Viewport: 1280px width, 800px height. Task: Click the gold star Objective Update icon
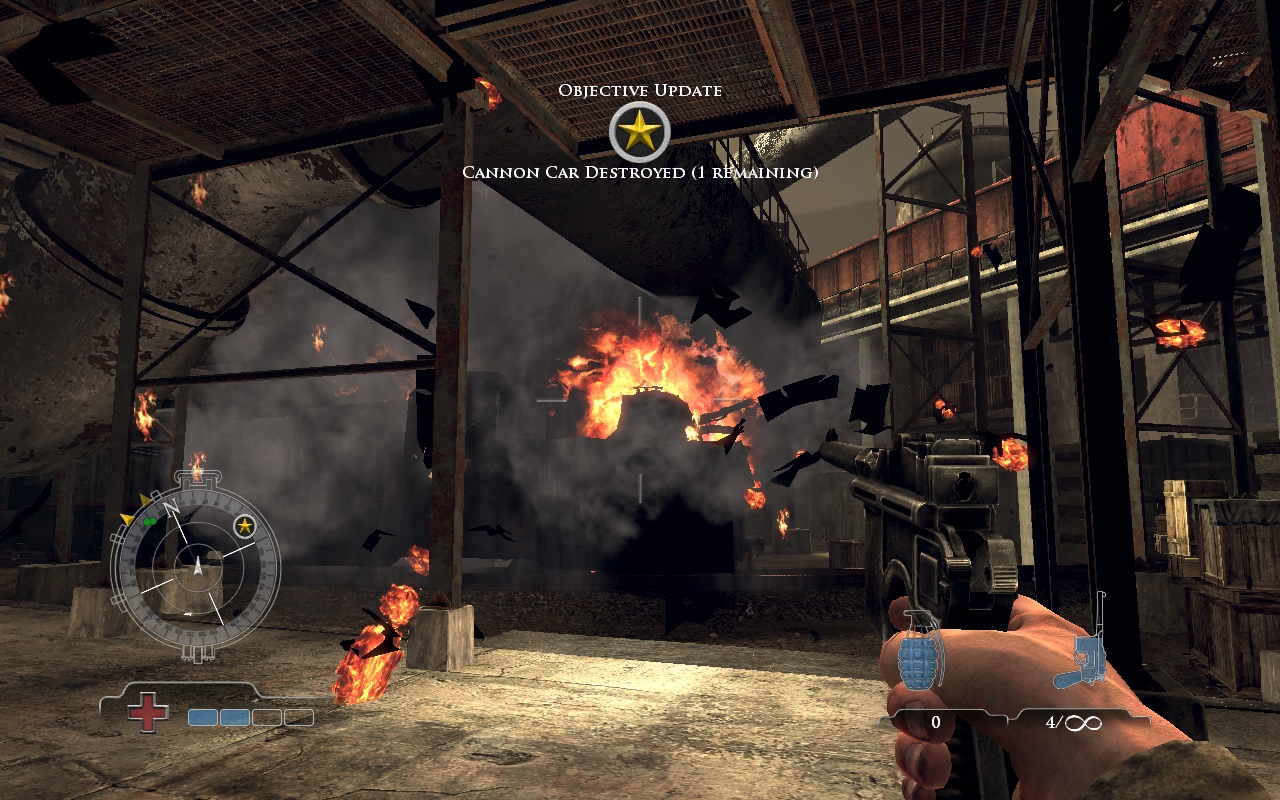(640, 131)
